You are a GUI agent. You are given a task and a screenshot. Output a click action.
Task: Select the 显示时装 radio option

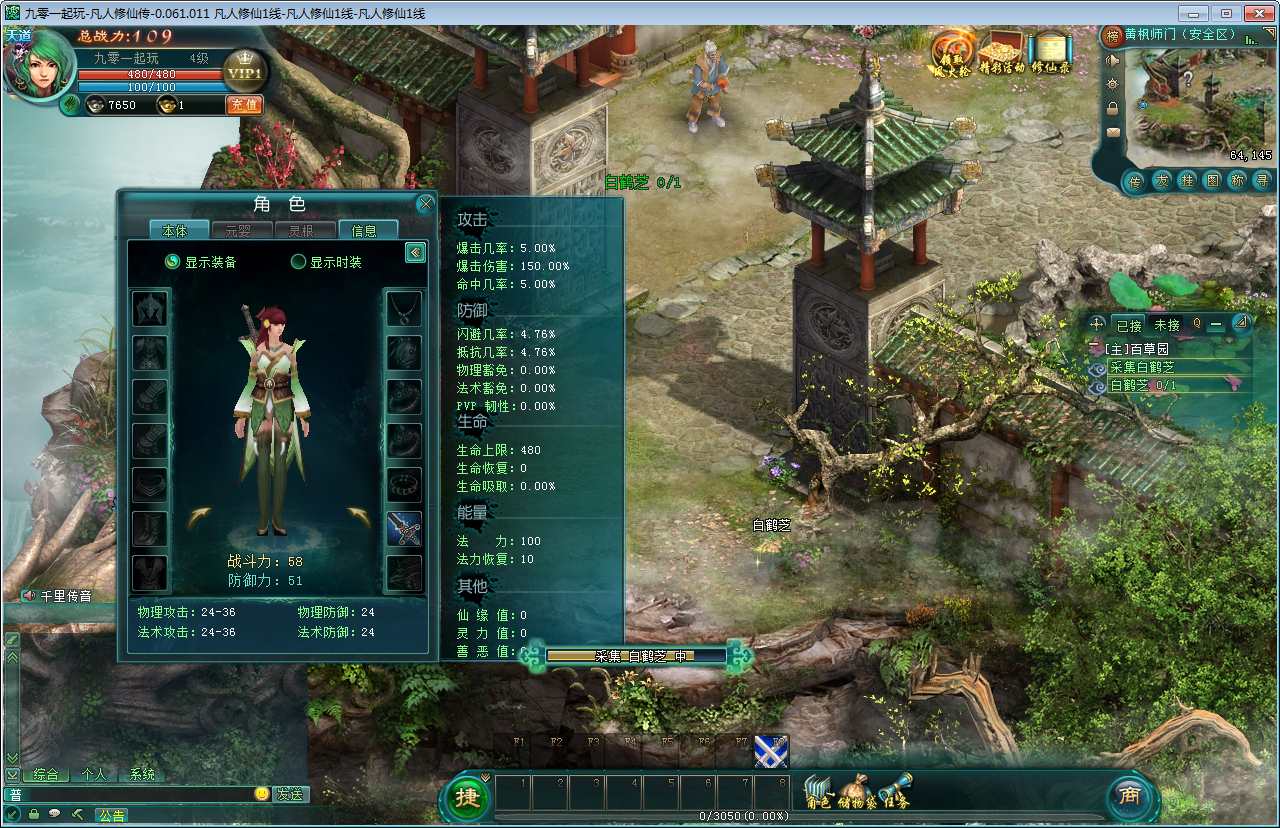point(300,262)
